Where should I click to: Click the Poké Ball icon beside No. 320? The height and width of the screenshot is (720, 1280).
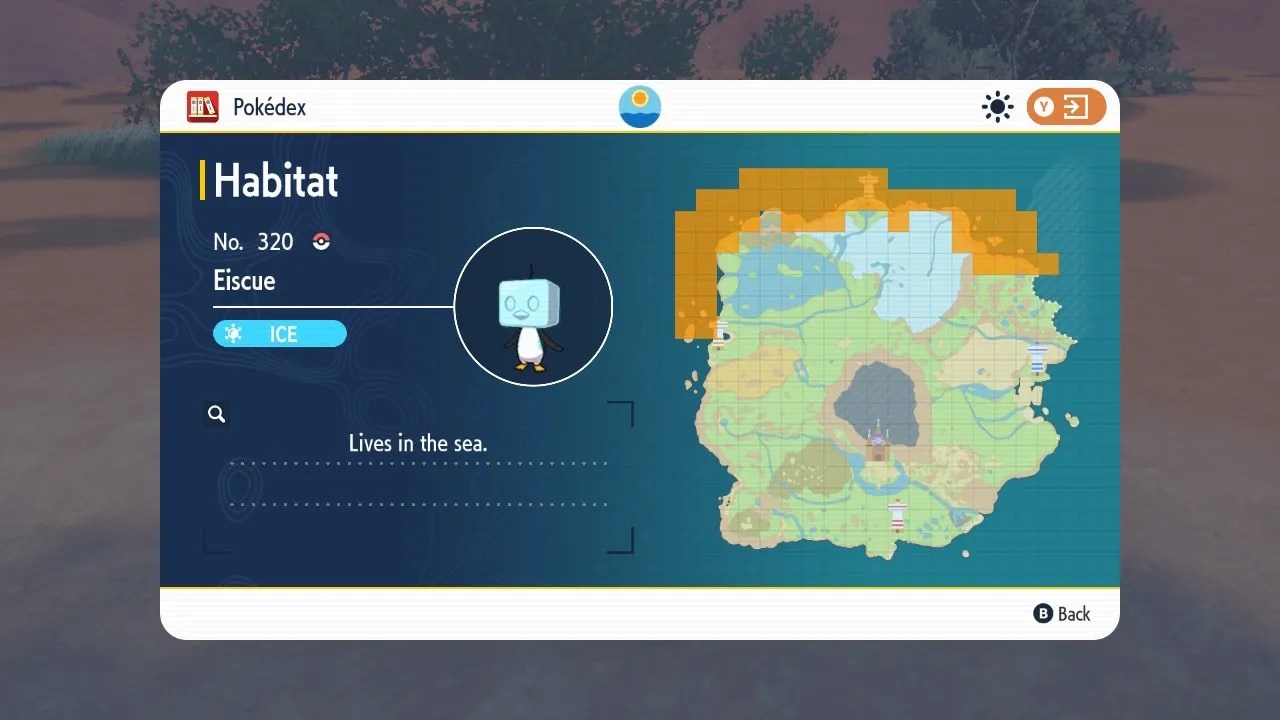tap(320, 241)
